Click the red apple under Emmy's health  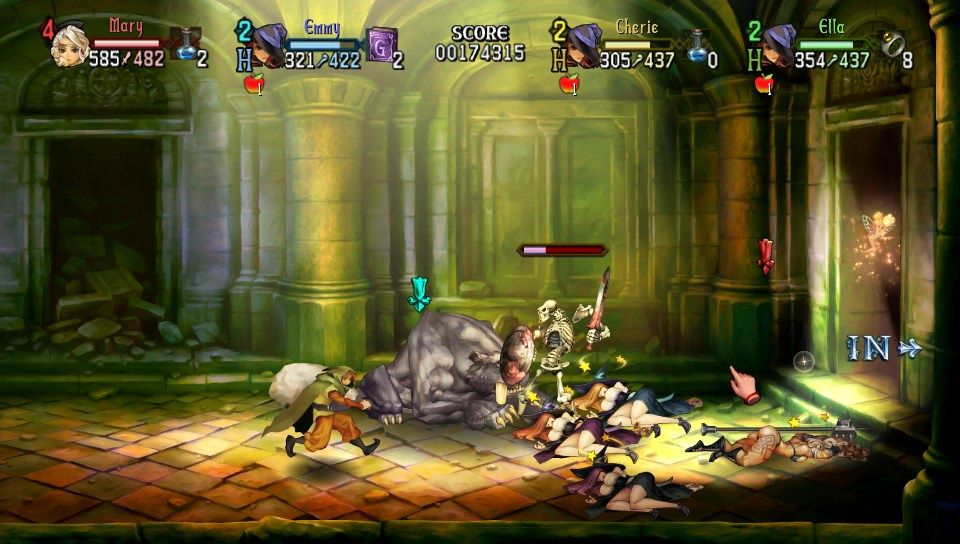pyautogui.click(x=253, y=85)
